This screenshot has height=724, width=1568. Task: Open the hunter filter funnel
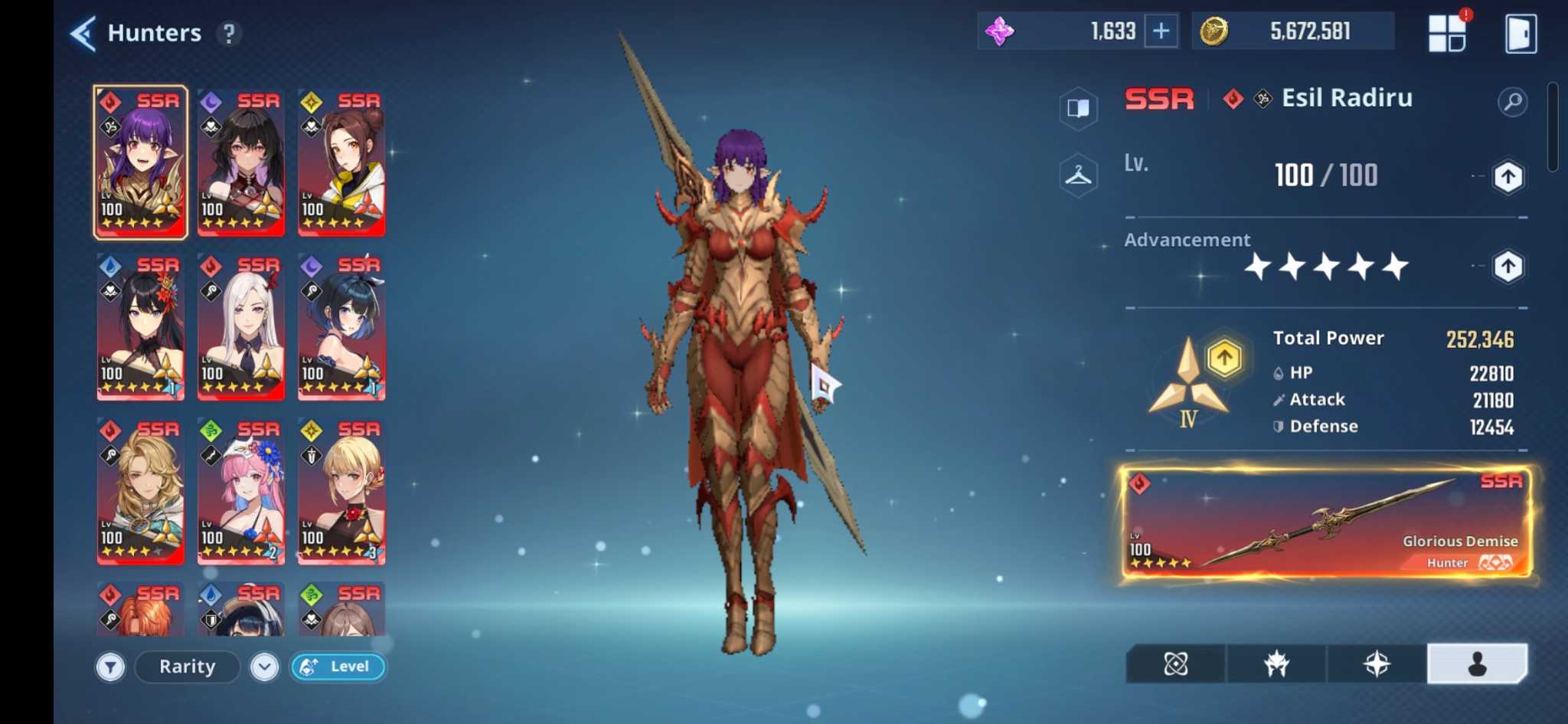pos(110,667)
